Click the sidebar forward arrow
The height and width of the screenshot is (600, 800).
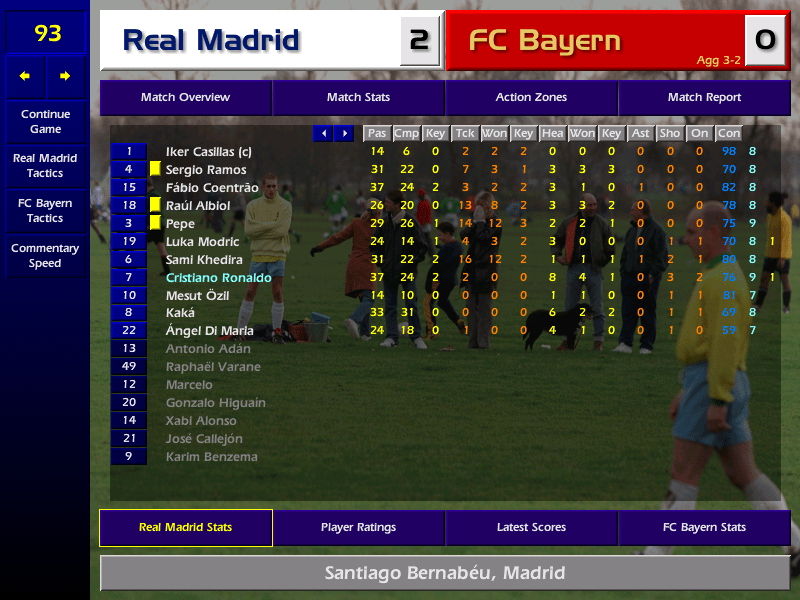65,76
